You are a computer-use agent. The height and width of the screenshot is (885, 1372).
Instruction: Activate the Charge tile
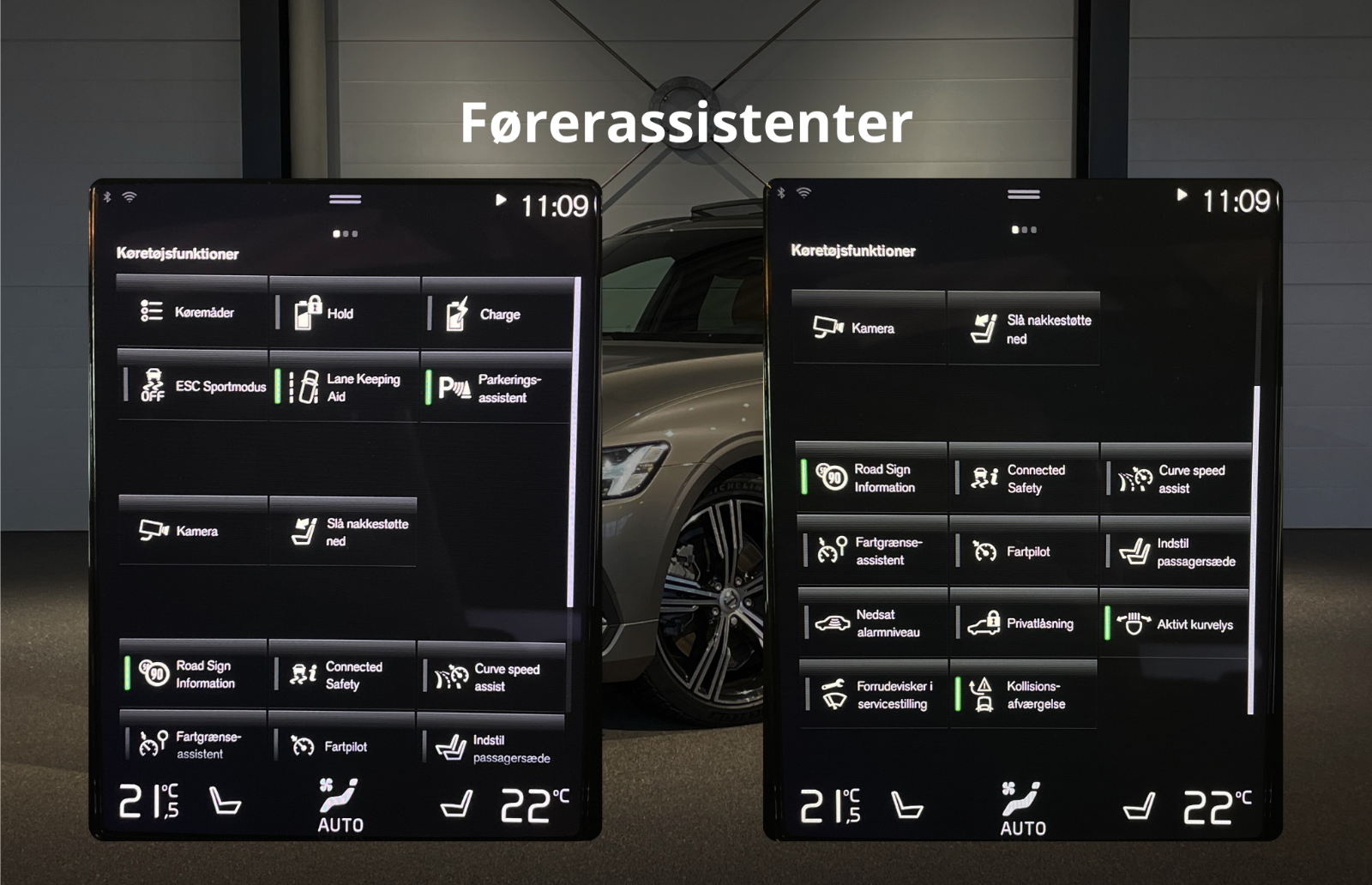tap(496, 315)
